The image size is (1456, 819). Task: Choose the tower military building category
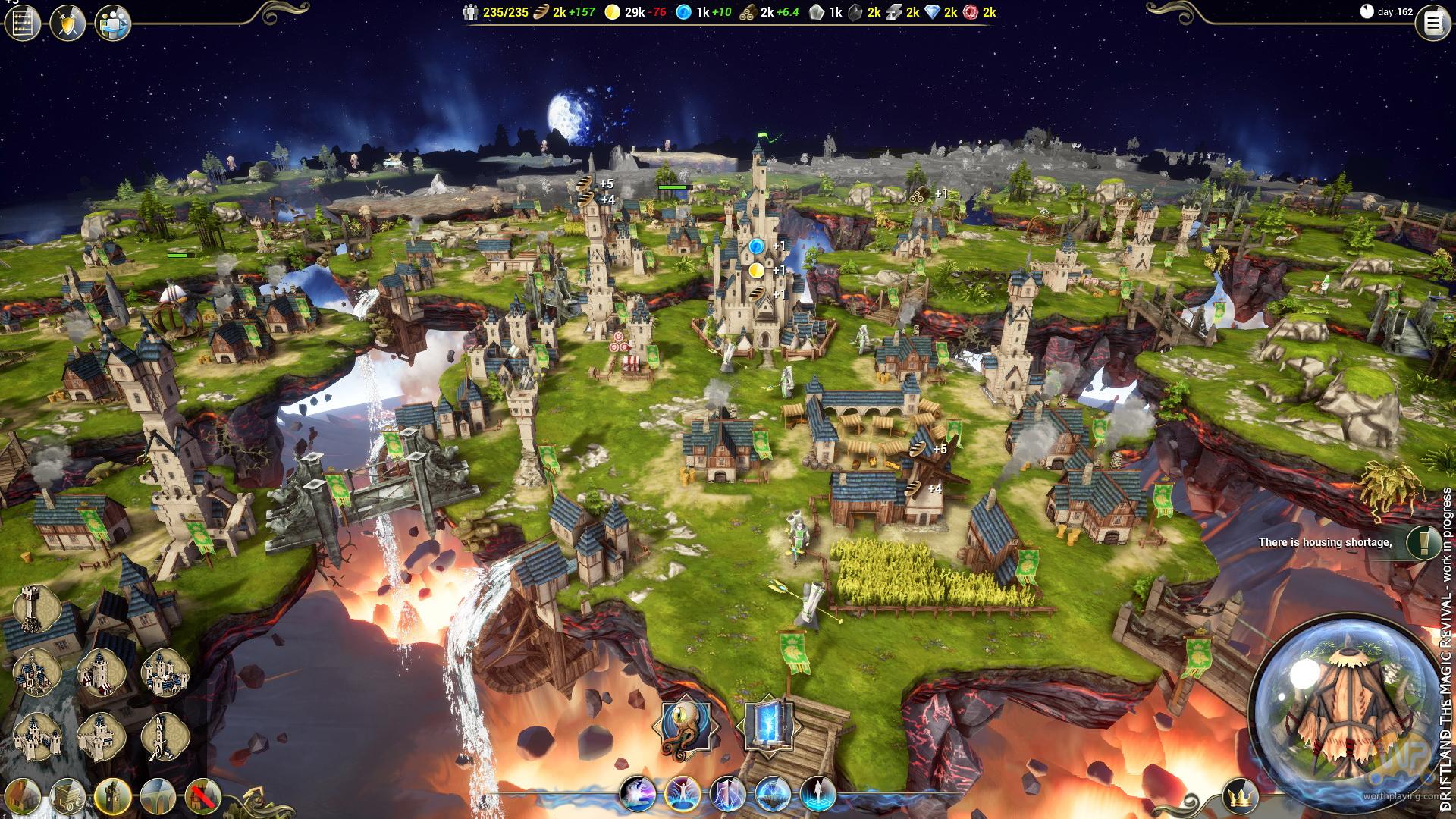[113, 797]
